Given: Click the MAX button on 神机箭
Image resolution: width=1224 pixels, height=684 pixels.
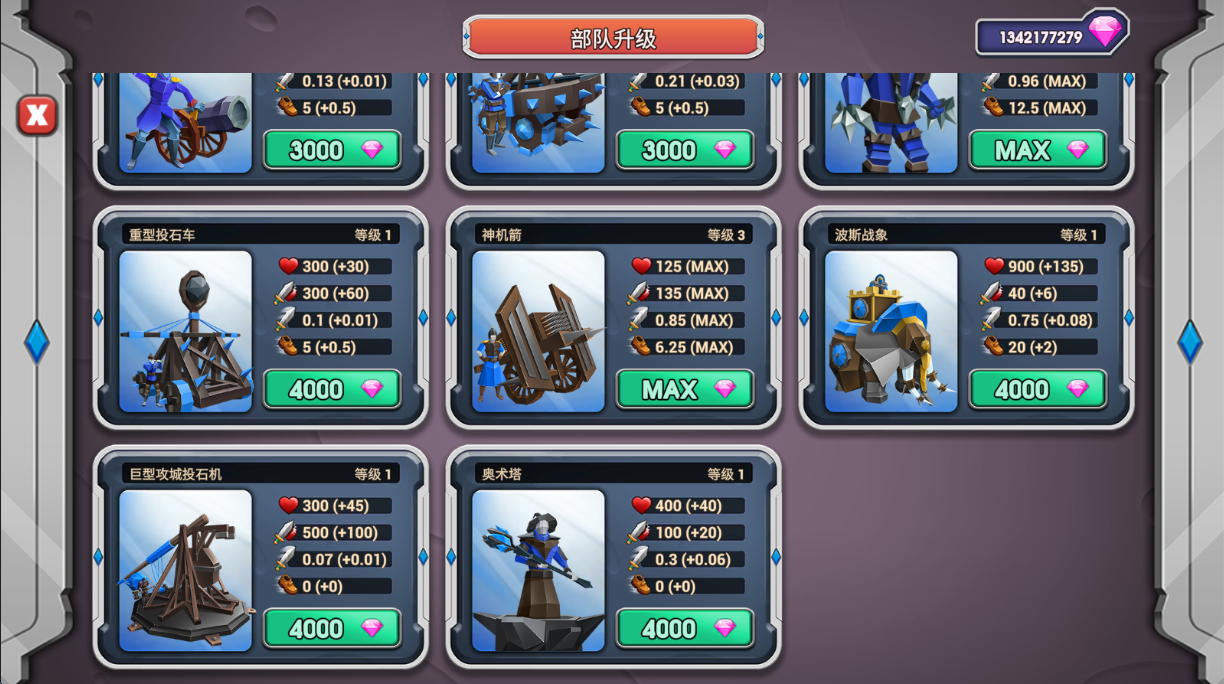Looking at the screenshot, I should pos(685,389).
